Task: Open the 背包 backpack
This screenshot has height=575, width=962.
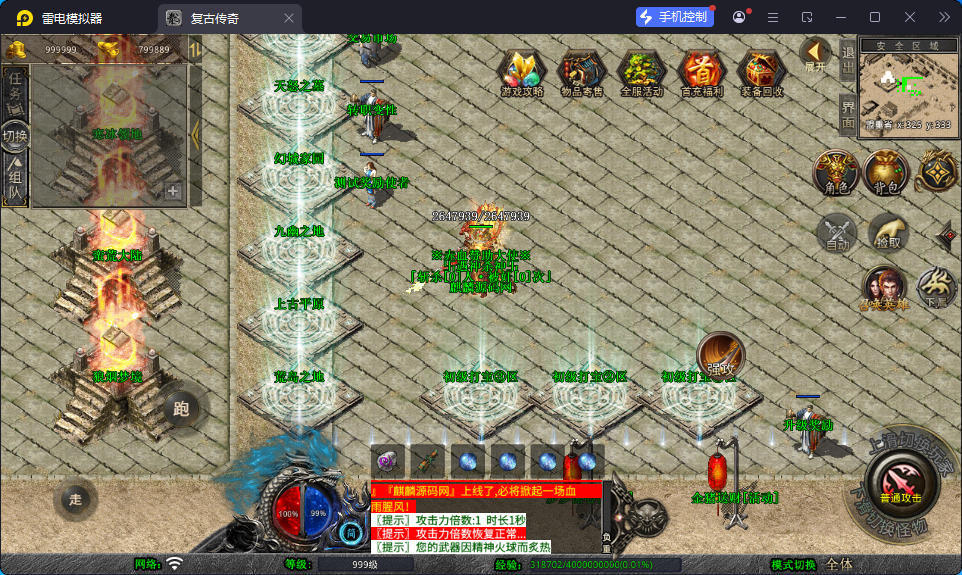Action: (886, 172)
